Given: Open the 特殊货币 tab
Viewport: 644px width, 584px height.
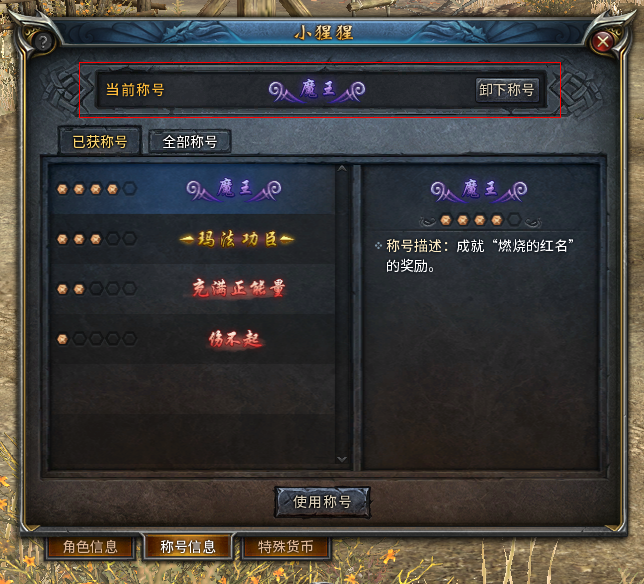Looking at the screenshot, I should click(285, 547).
